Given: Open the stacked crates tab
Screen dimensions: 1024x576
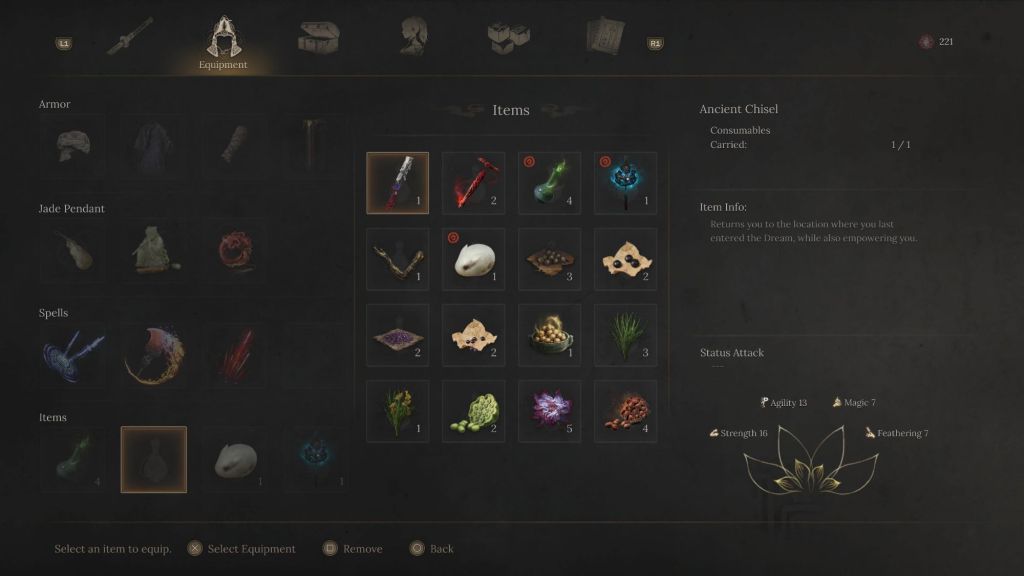Looking at the screenshot, I should [x=508, y=37].
